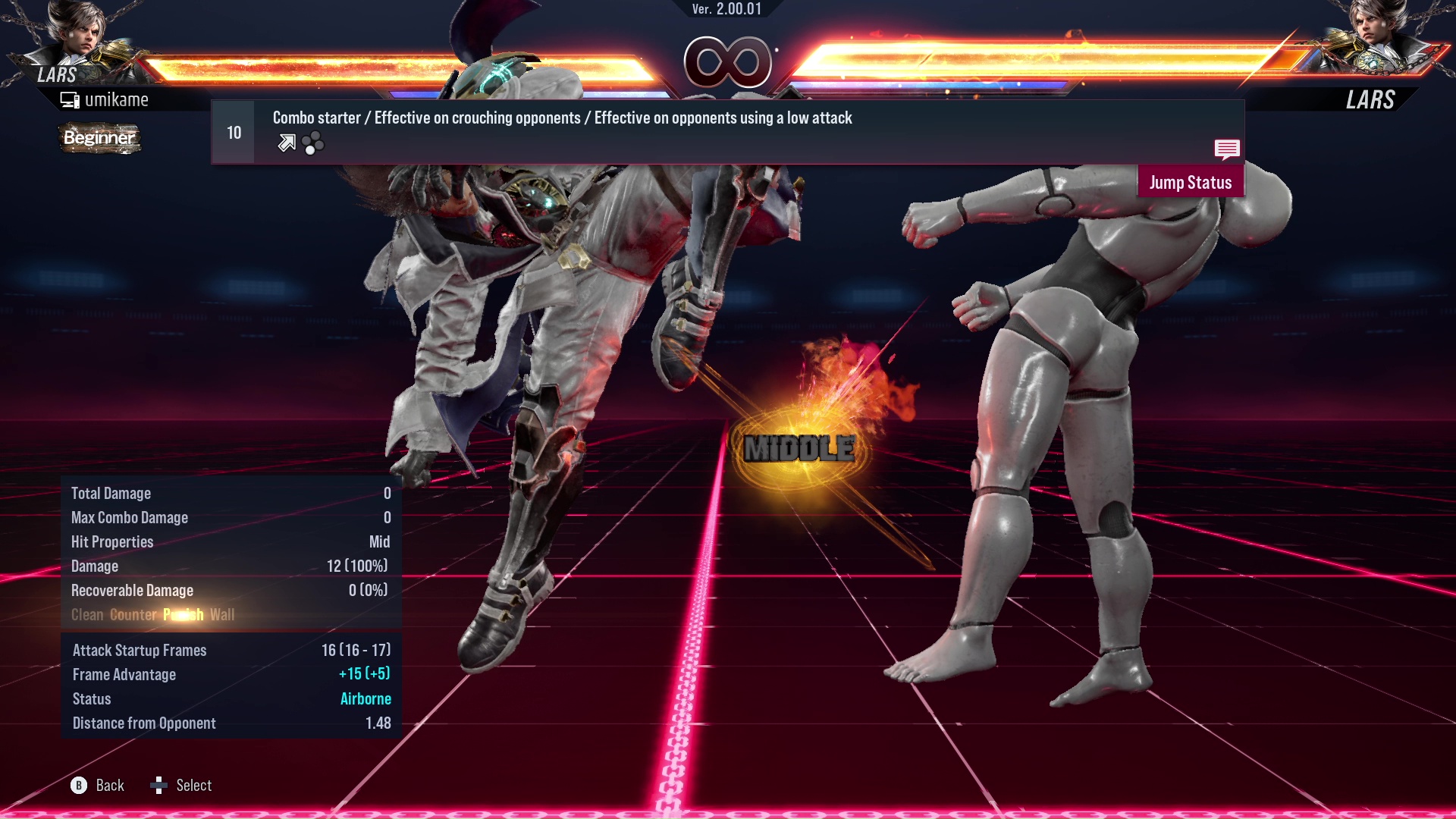Viewport: 1456px width, 819px height.
Task: Click the Frame Advantage +15 value
Action: coord(364,674)
